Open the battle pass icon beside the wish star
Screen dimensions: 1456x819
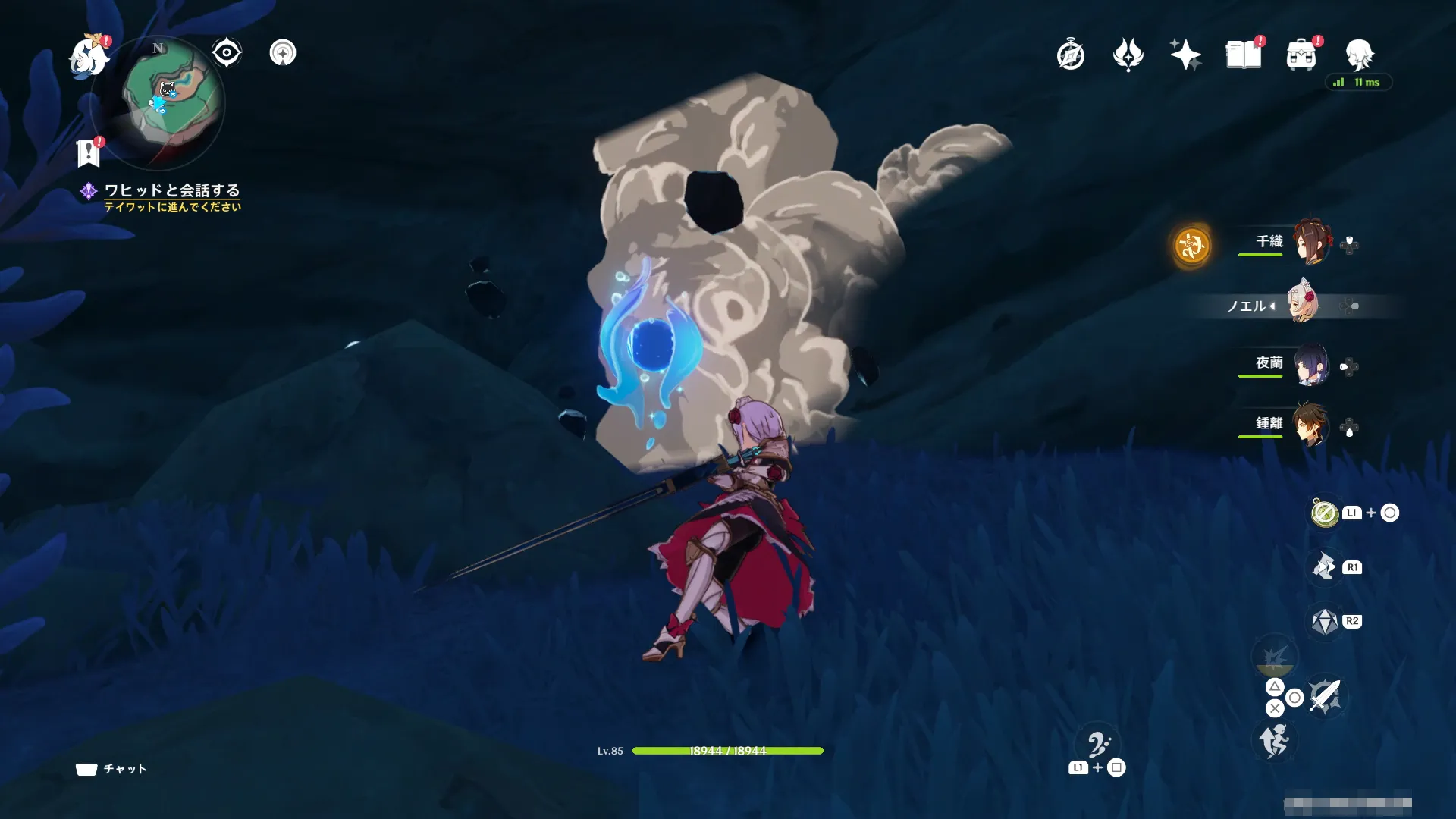tap(1128, 55)
